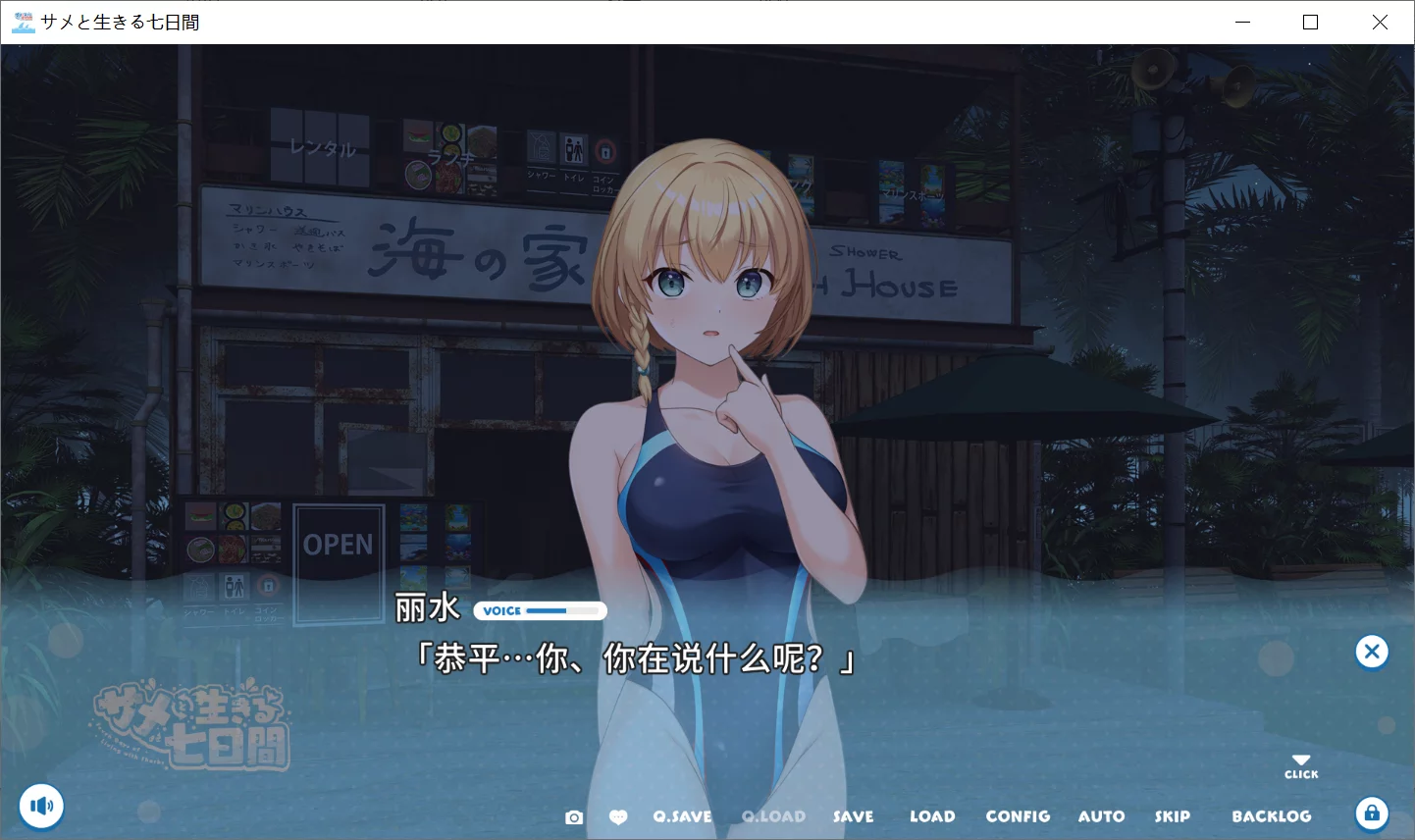Image resolution: width=1415 pixels, height=840 pixels.
Task: Load the quick save via Q.LOAD
Action: (x=773, y=815)
